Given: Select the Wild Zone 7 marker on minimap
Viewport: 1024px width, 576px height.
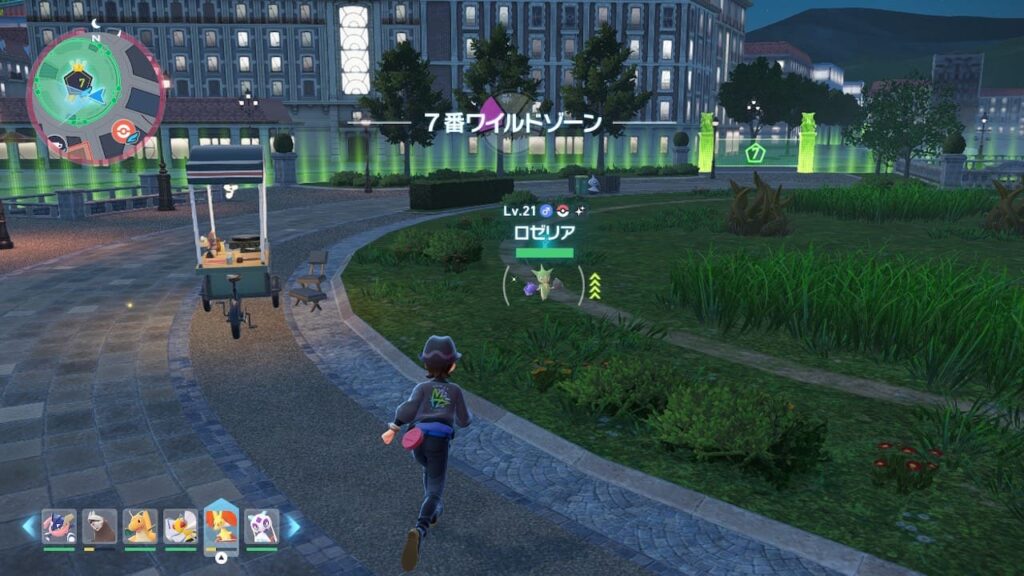Looking at the screenshot, I should click(x=76, y=79).
